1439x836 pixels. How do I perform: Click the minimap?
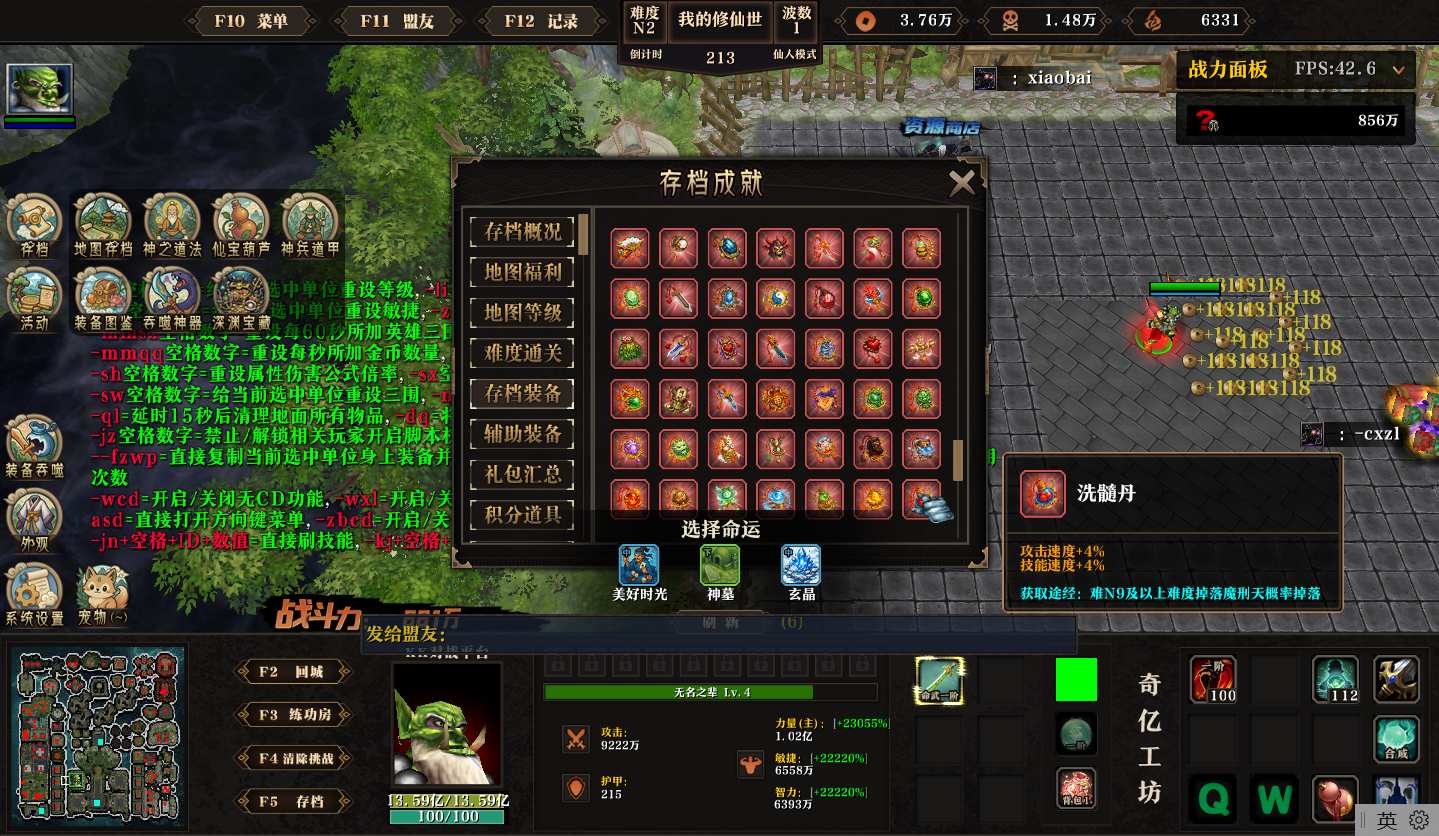point(99,731)
